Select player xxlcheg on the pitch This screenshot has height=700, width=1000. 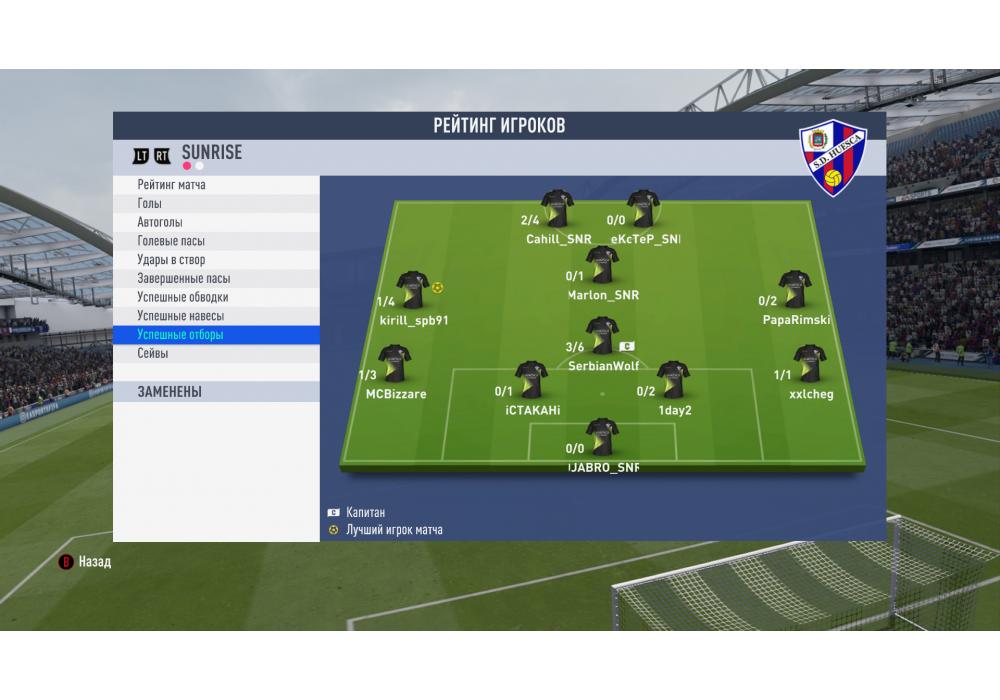809,366
